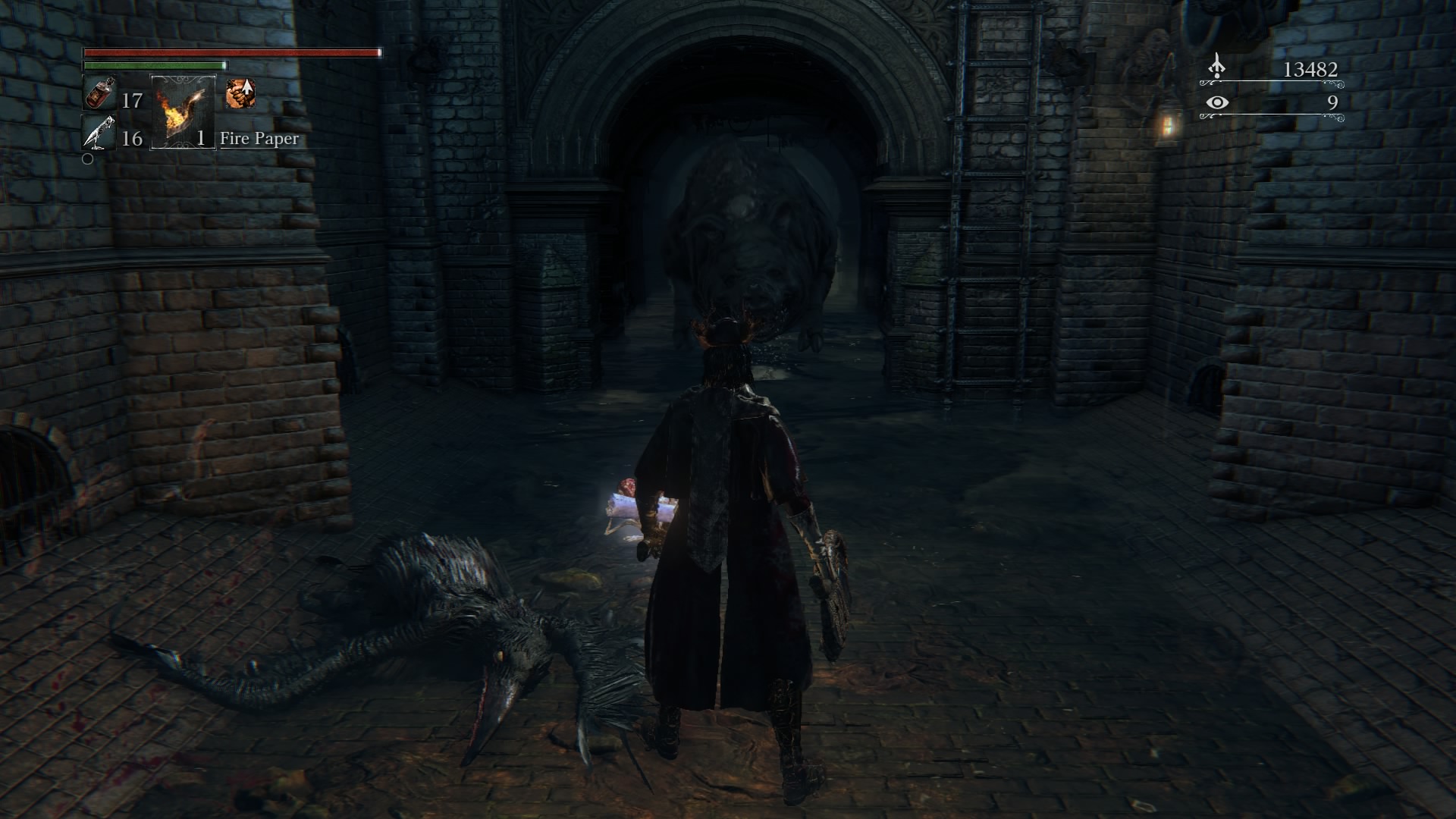This screenshot has height=819, width=1456.
Task: Click the Quicksilver Bullet icon
Action: (x=97, y=134)
